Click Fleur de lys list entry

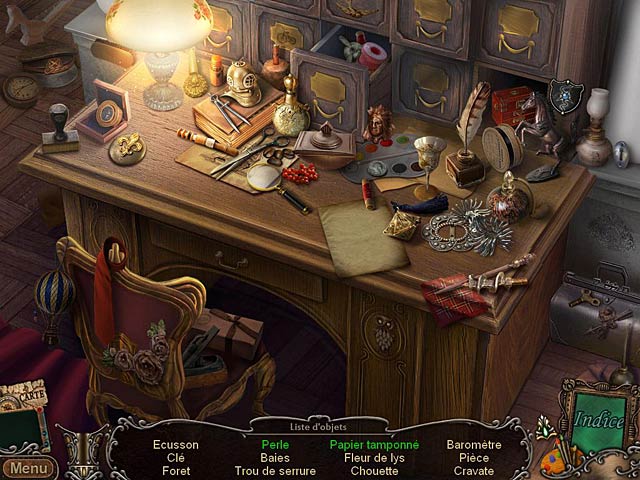point(374,457)
